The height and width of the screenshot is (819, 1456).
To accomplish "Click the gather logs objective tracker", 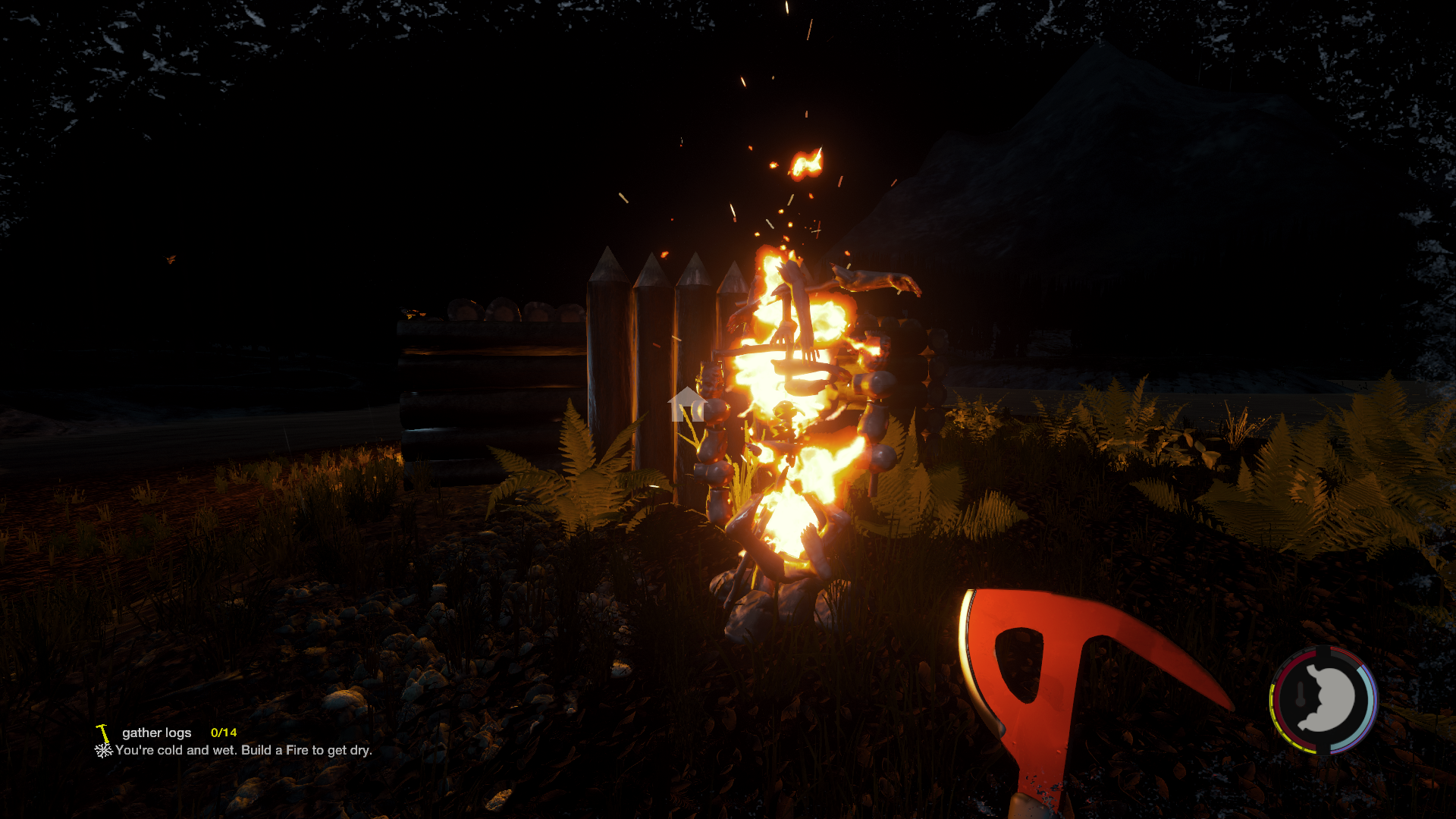I will pyautogui.click(x=157, y=733).
